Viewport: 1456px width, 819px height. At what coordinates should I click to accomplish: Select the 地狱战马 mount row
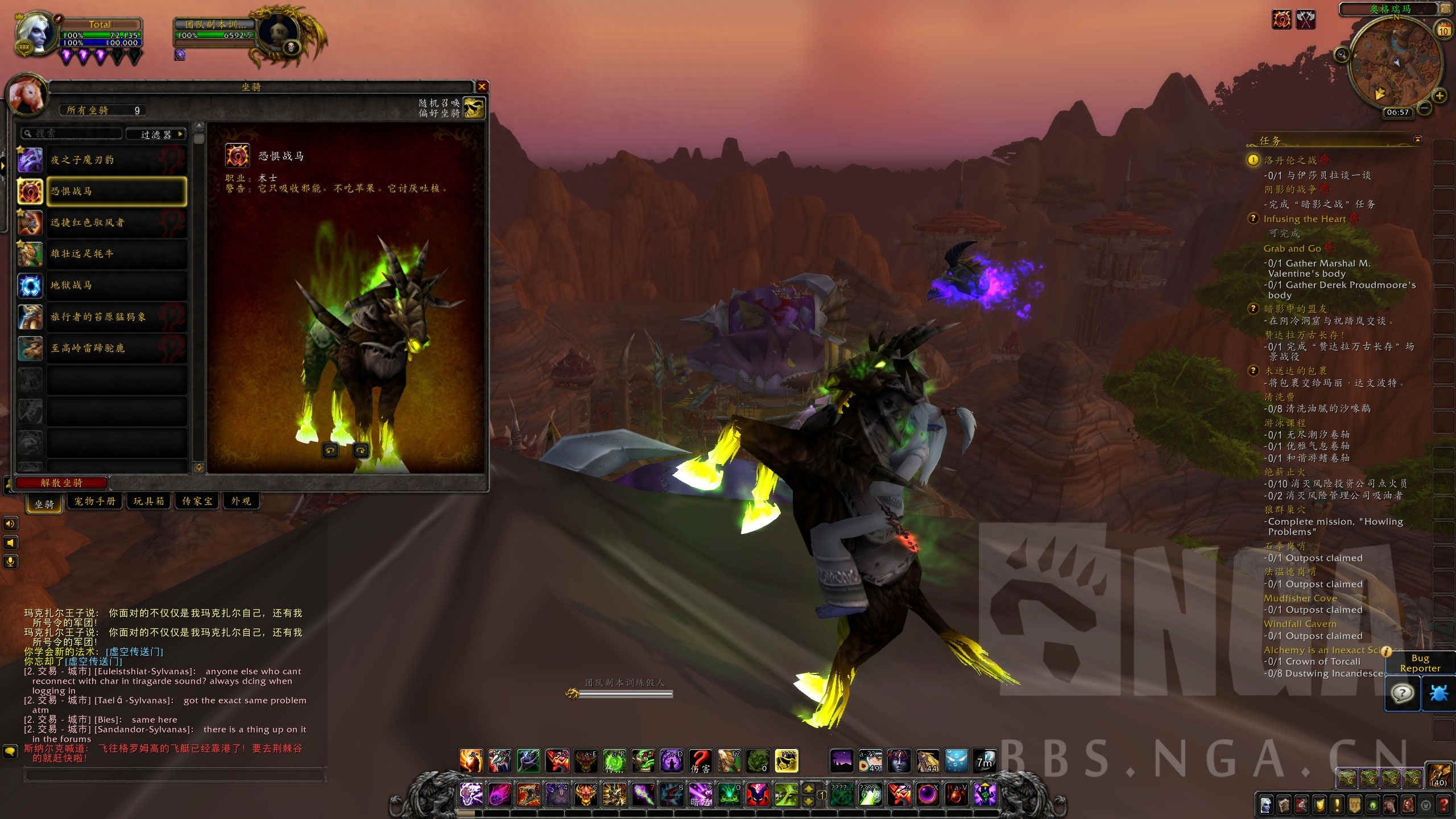(x=117, y=285)
